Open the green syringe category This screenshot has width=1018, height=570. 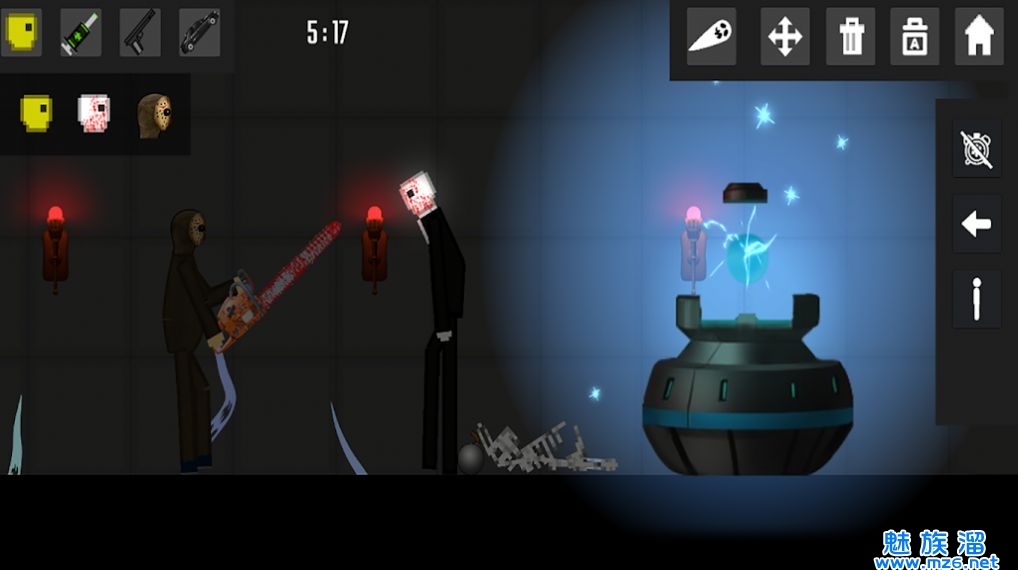[x=81, y=32]
